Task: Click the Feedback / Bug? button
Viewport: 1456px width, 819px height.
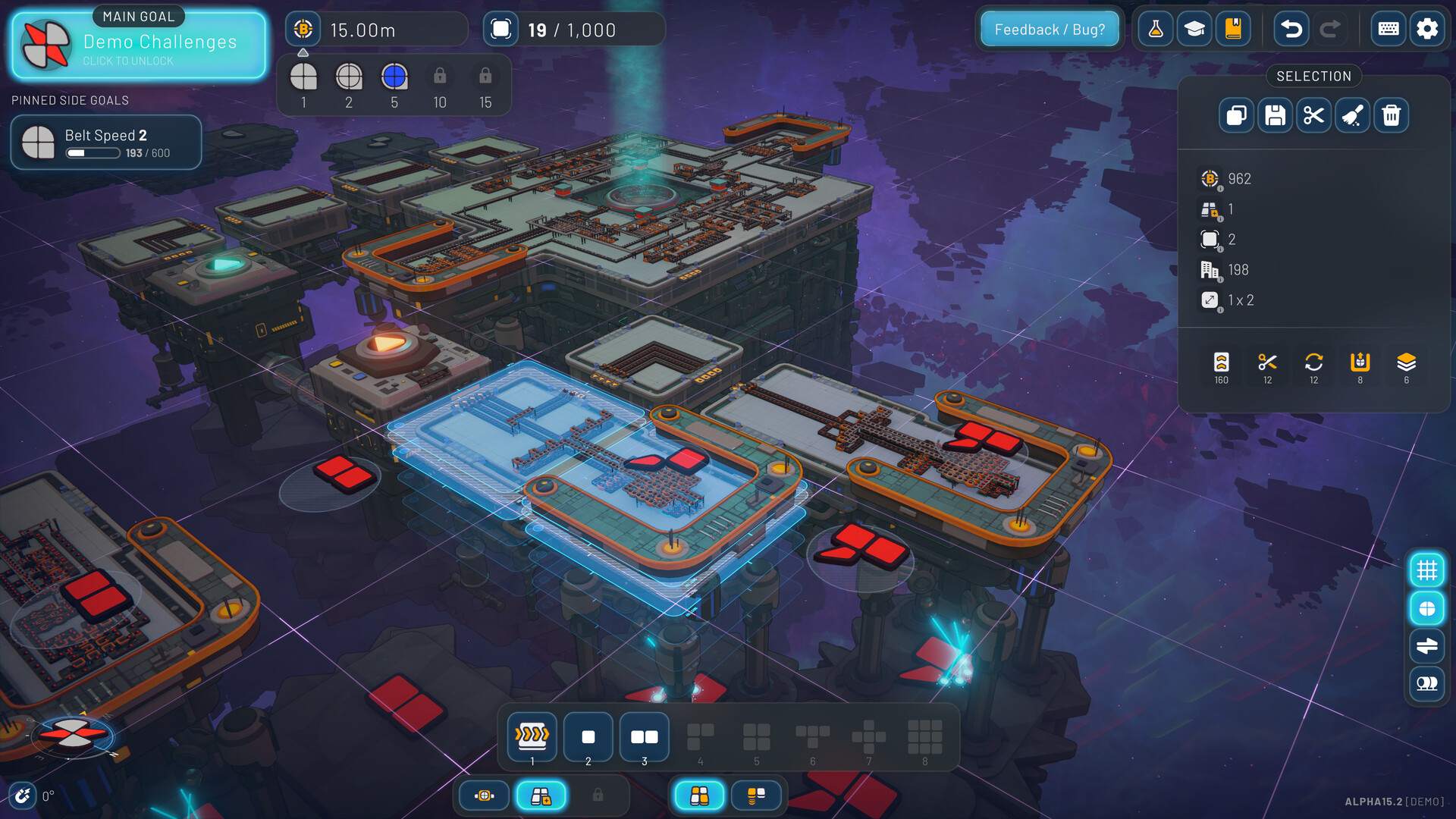Action: [x=1050, y=29]
